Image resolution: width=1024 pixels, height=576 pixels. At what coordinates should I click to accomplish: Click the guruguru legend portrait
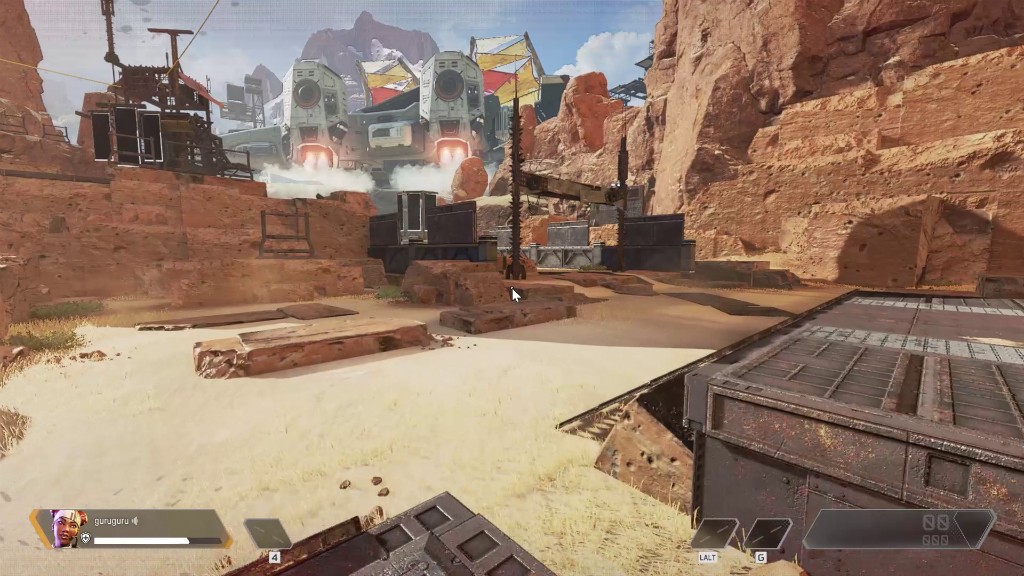67,528
